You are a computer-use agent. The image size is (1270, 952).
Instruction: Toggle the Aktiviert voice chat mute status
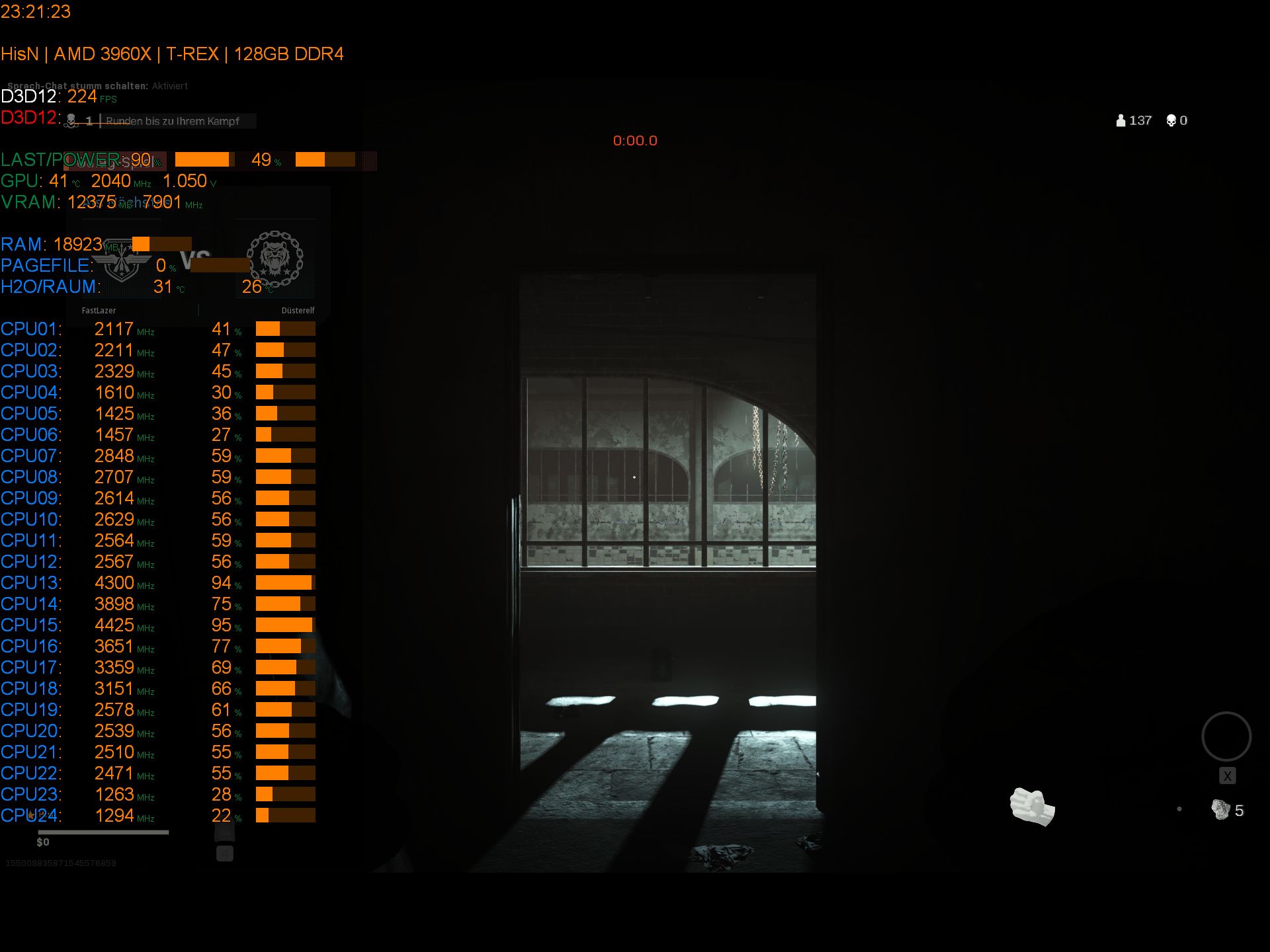(169, 86)
